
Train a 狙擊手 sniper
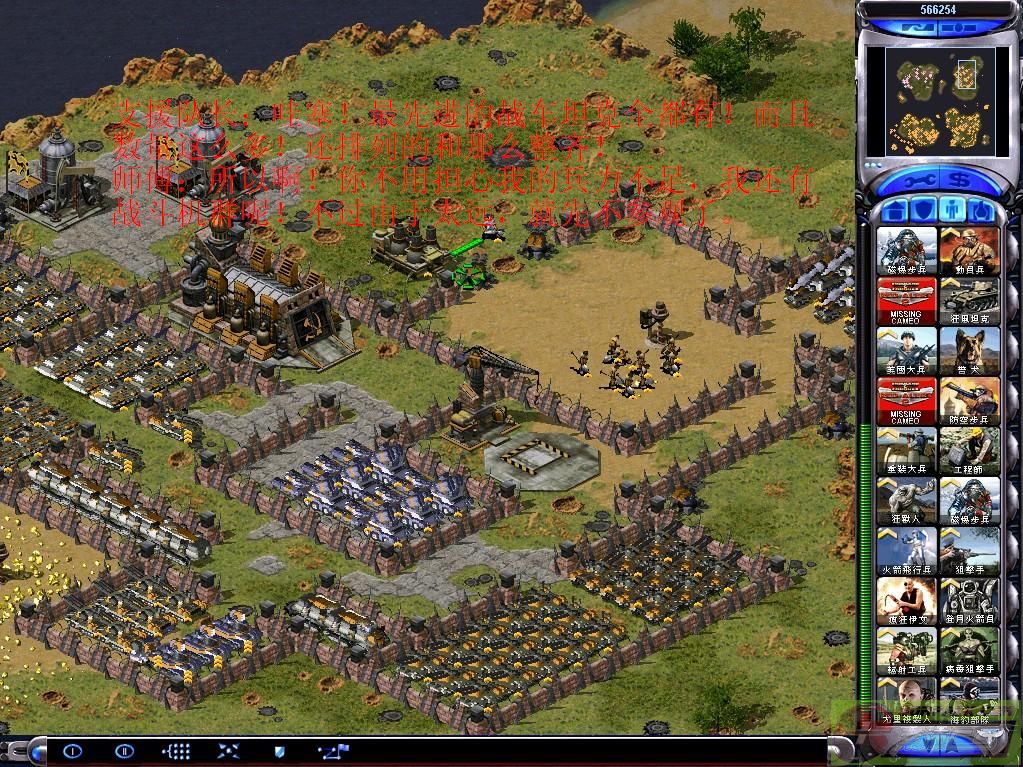[x=969, y=551]
